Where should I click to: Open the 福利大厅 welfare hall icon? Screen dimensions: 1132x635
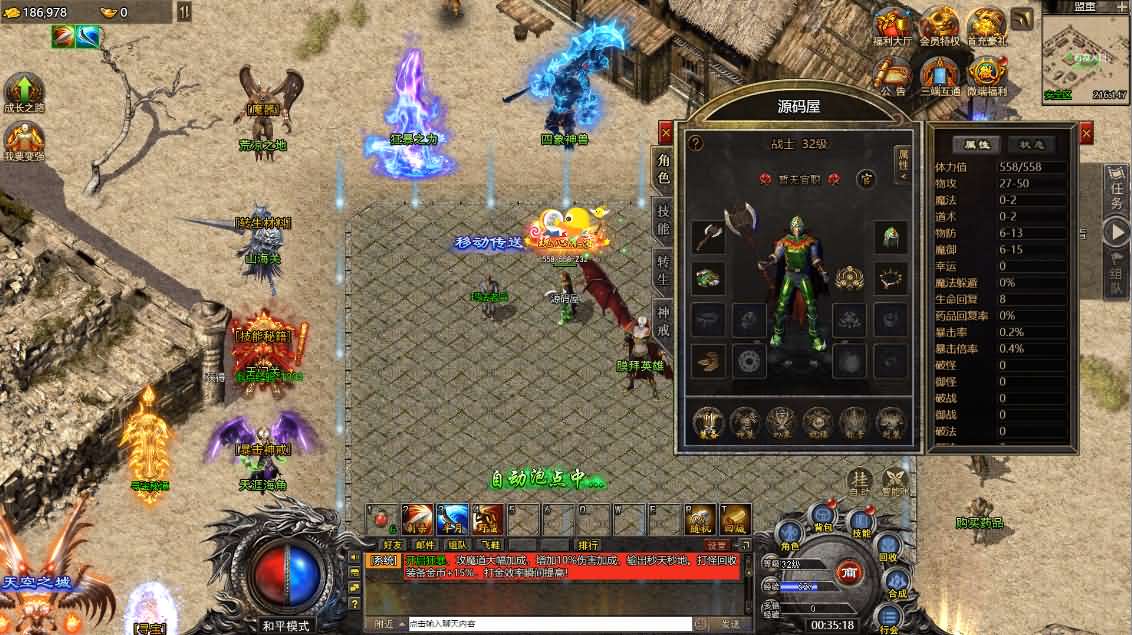pyautogui.click(x=892, y=26)
